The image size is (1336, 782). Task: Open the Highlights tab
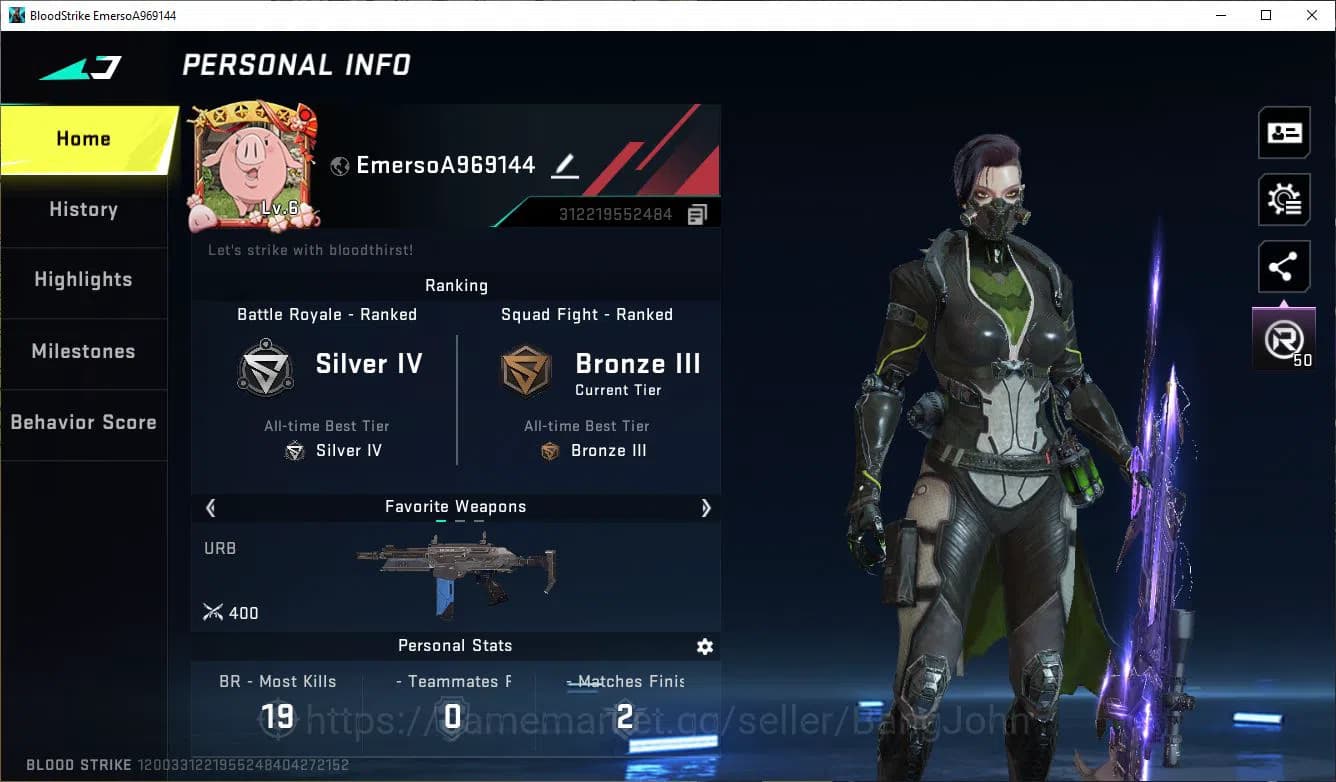pyautogui.click(x=83, y=280)
